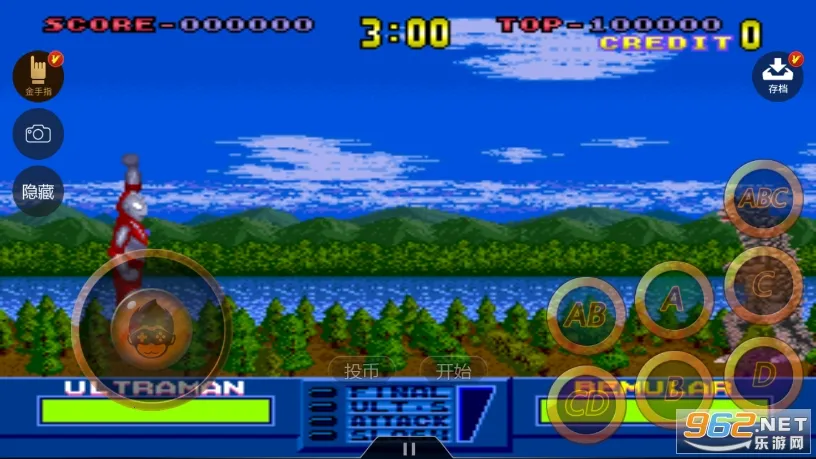Tap the ABC combo button
This screenshot has width=816, height=459.
point(763,198)
